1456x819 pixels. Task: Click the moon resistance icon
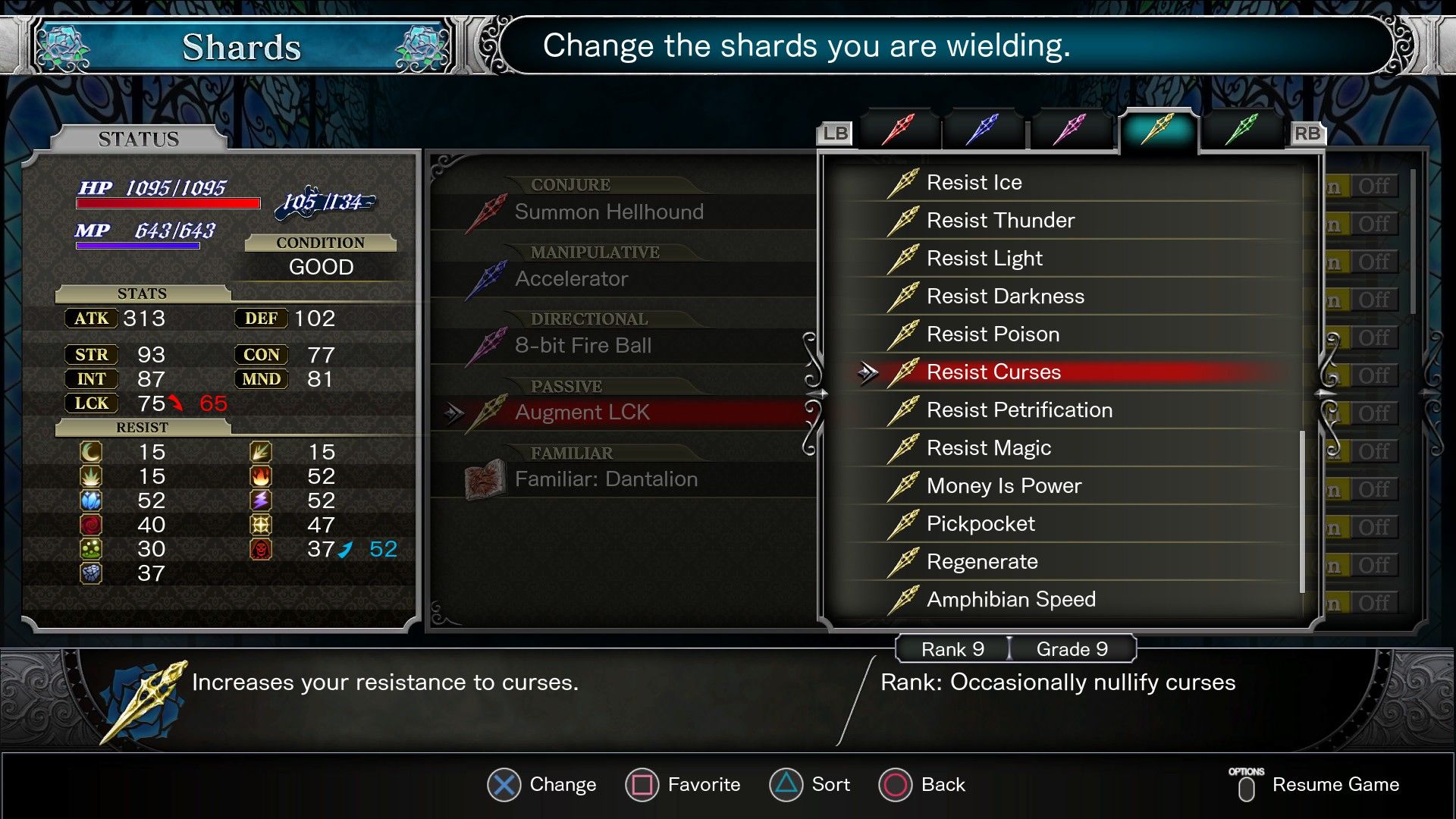(x=90, y=452)
